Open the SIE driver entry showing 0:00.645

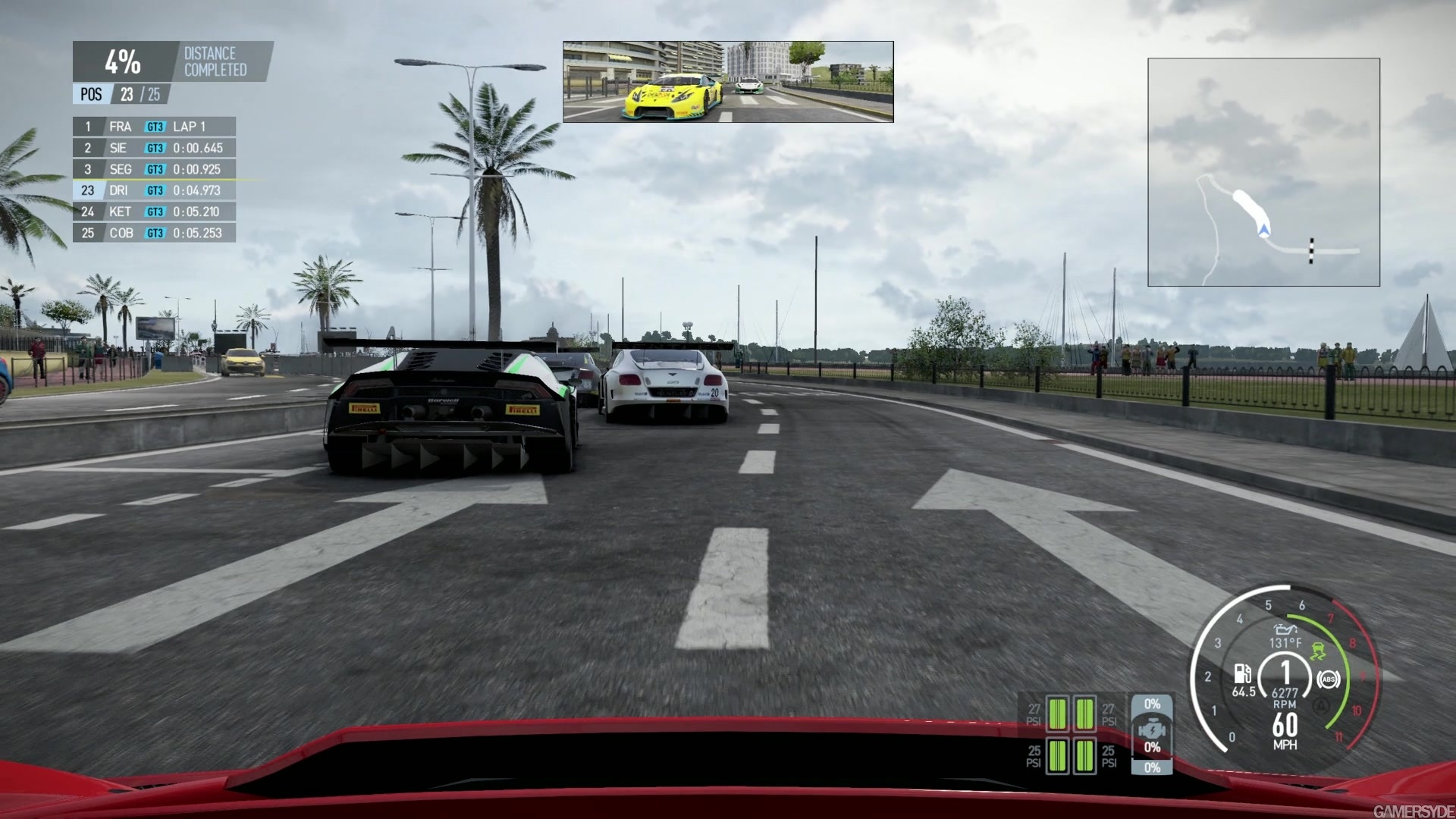[152, 148]
